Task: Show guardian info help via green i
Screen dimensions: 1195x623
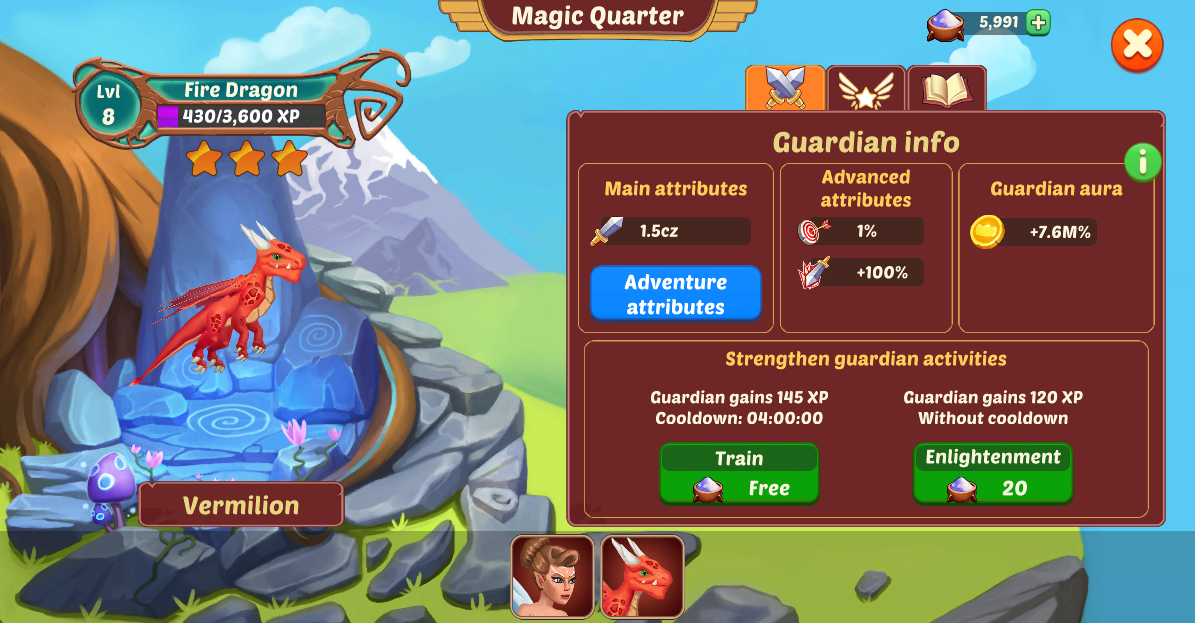Action: coord(1142,161)
